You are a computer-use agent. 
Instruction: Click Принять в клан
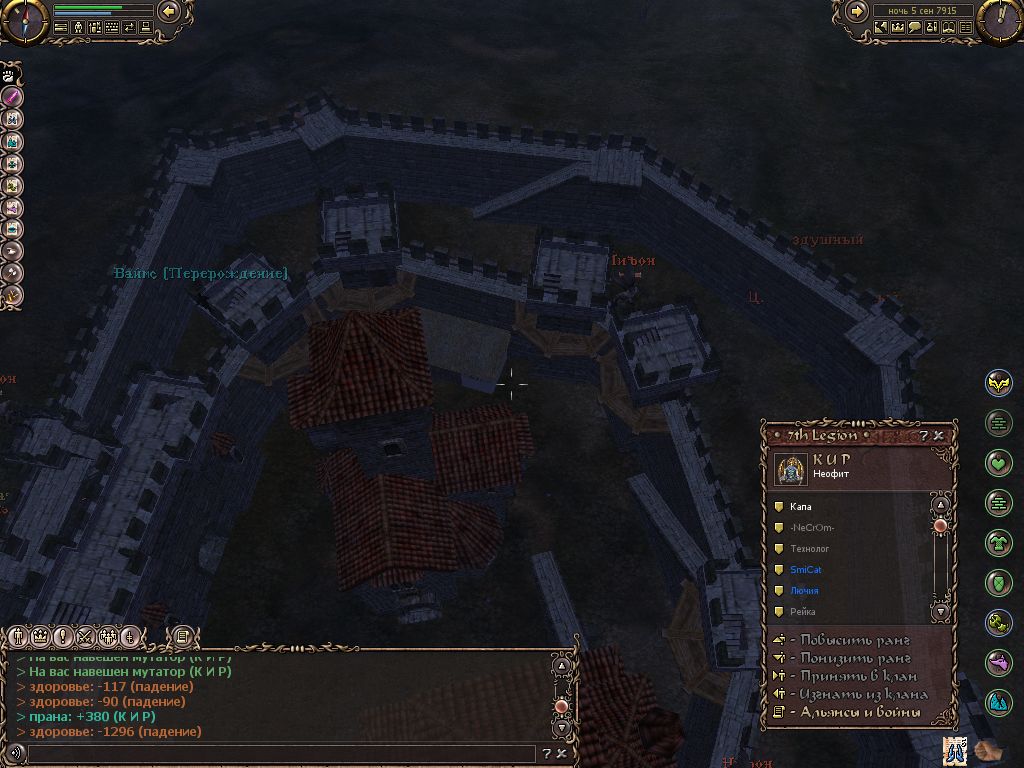[850, 676]
